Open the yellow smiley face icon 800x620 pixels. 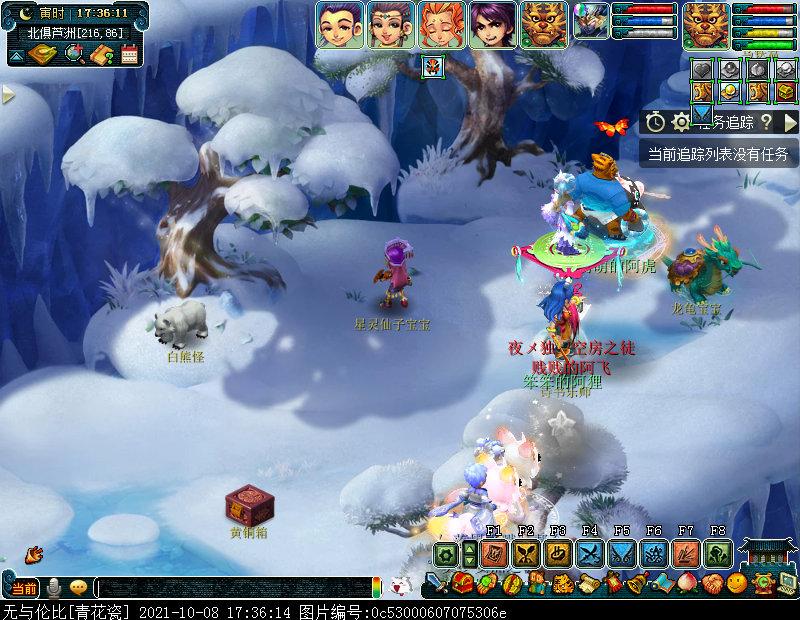(737, 582)
